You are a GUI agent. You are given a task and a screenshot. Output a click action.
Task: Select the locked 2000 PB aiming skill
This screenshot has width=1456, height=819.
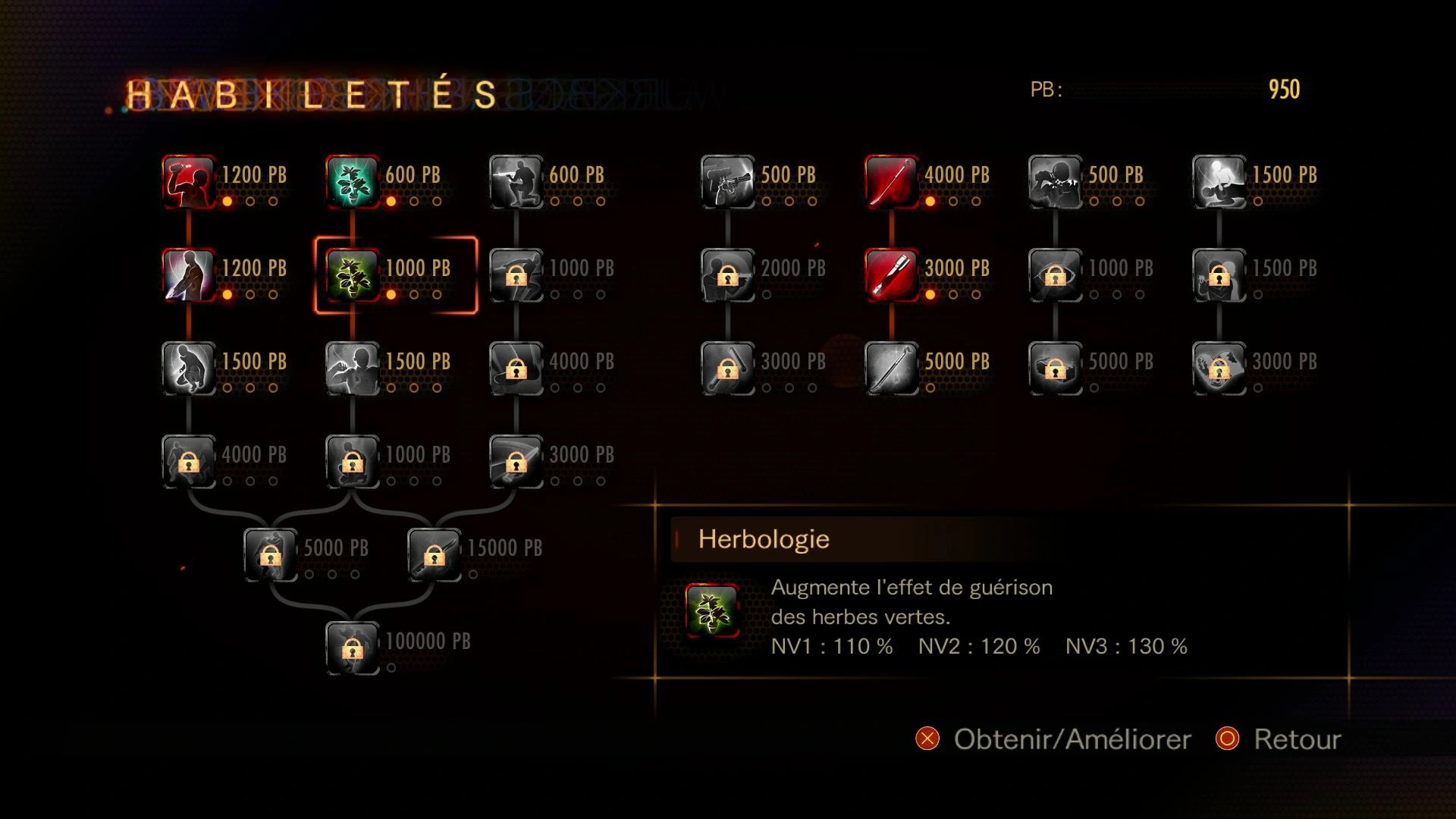(x=728, y=275)
